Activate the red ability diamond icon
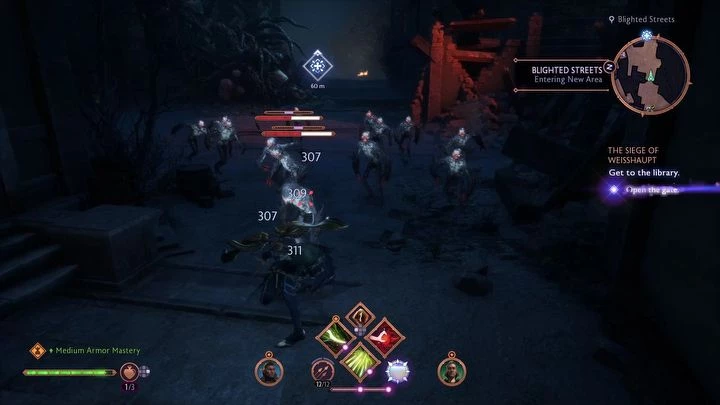 381,337
